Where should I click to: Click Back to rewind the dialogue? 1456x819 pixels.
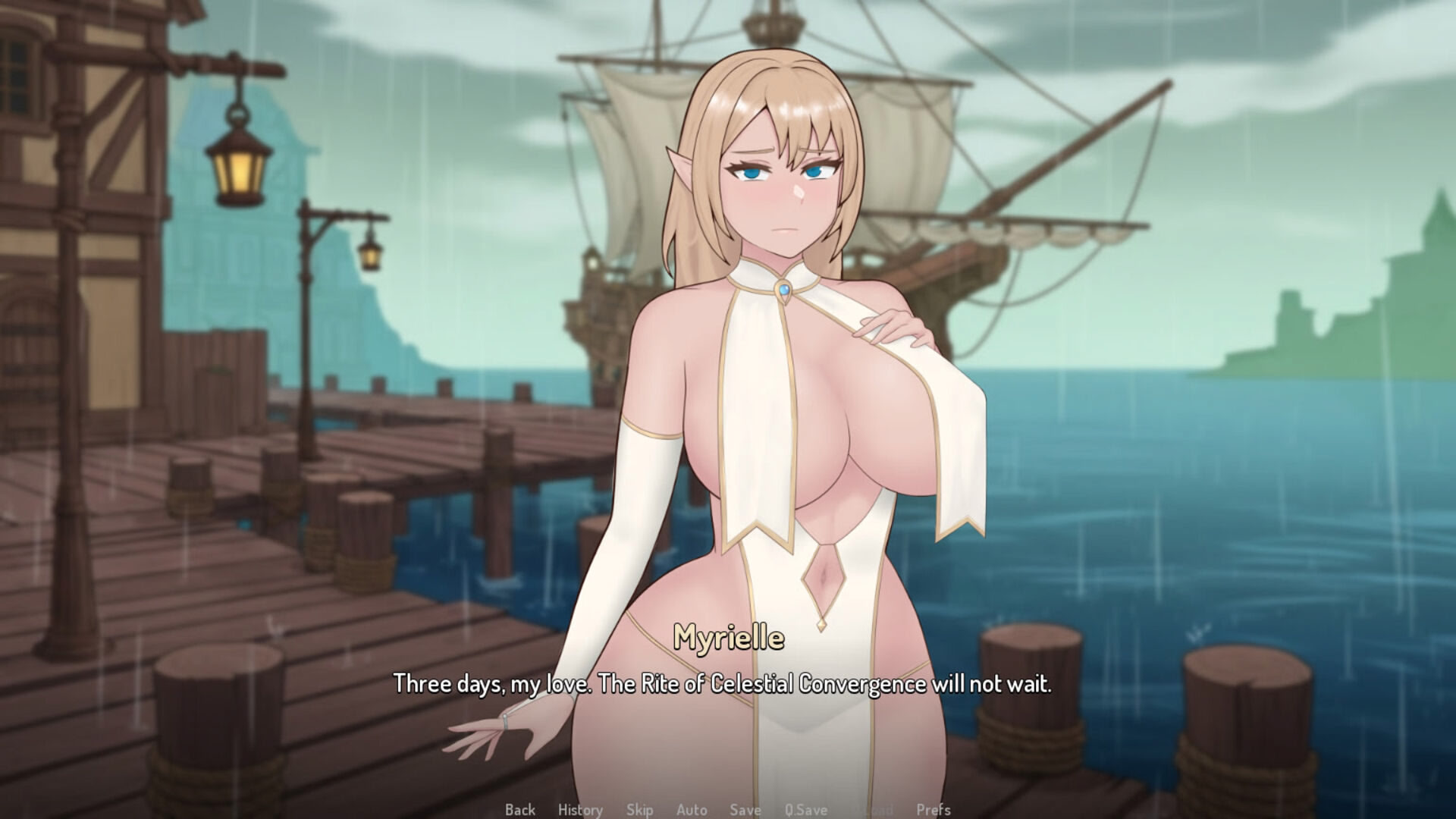520,809
